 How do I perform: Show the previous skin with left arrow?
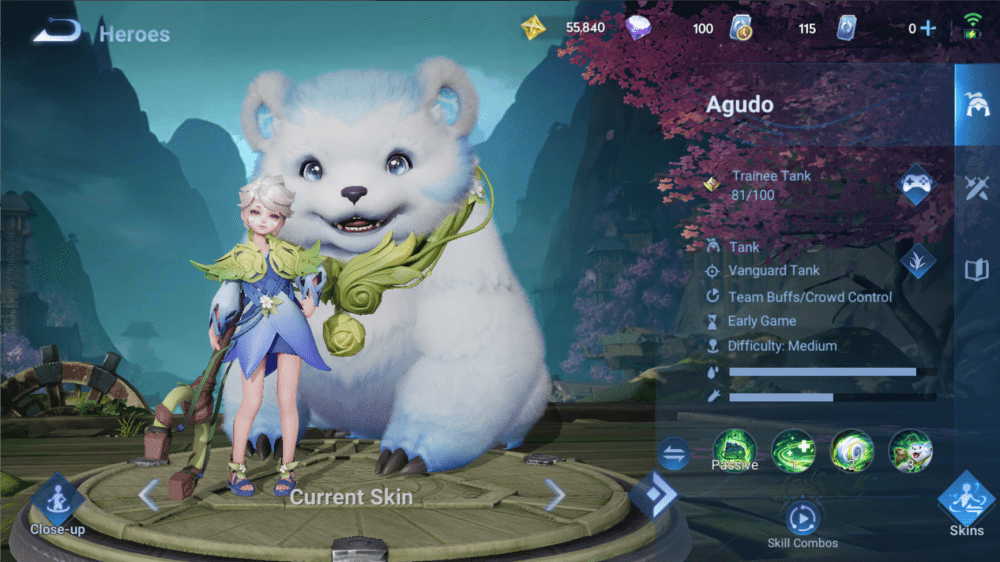[149, 495]
